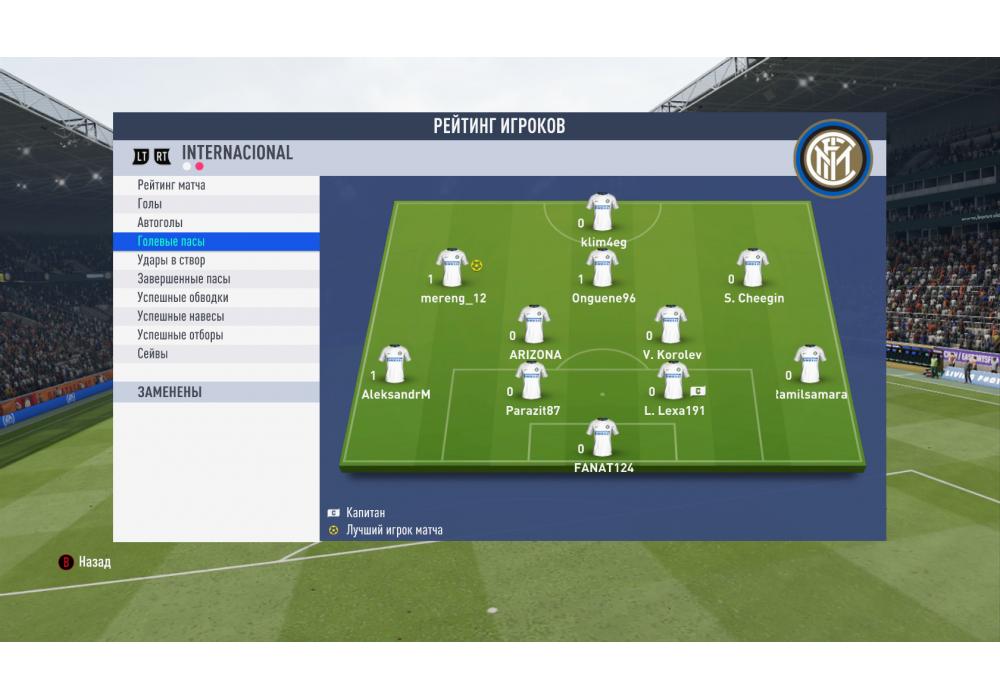Select player klim4eg on the pitch
The image size is (1000, 700).
[x=602, y=213]
